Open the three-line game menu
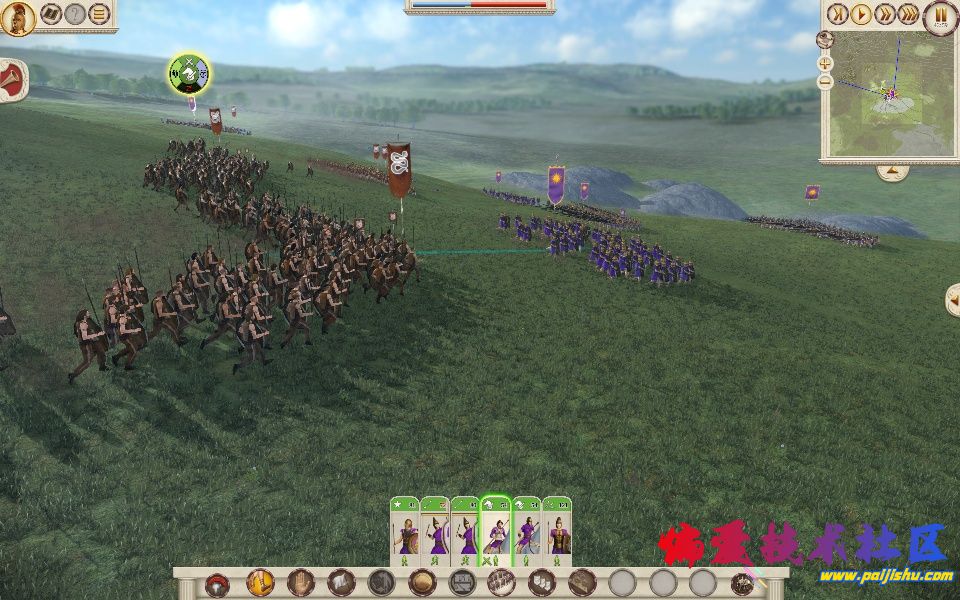960x600 pixels. tap(99, 14)
